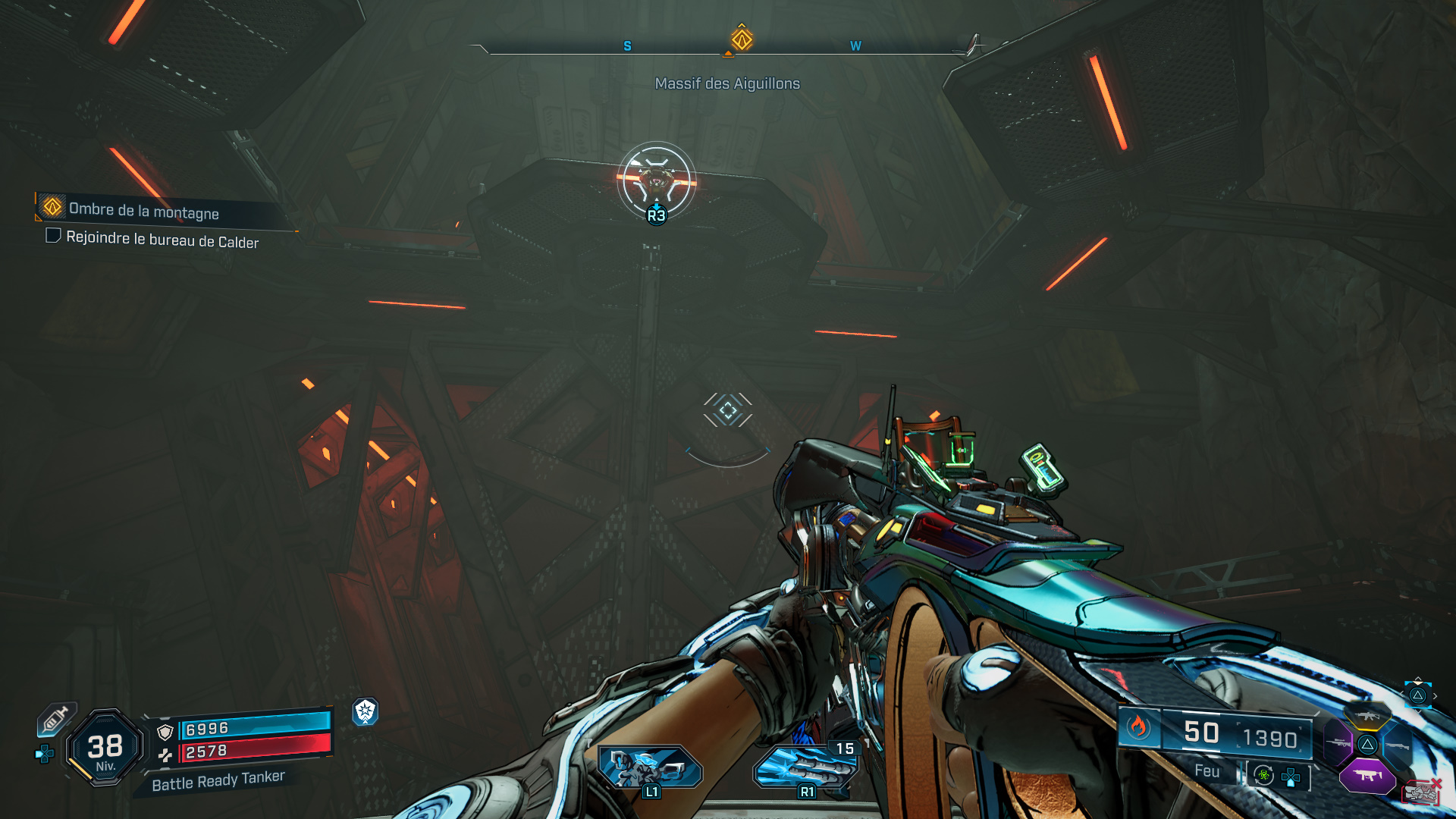
Task: Open the shield star status buff icon
Action: point(366,711)
